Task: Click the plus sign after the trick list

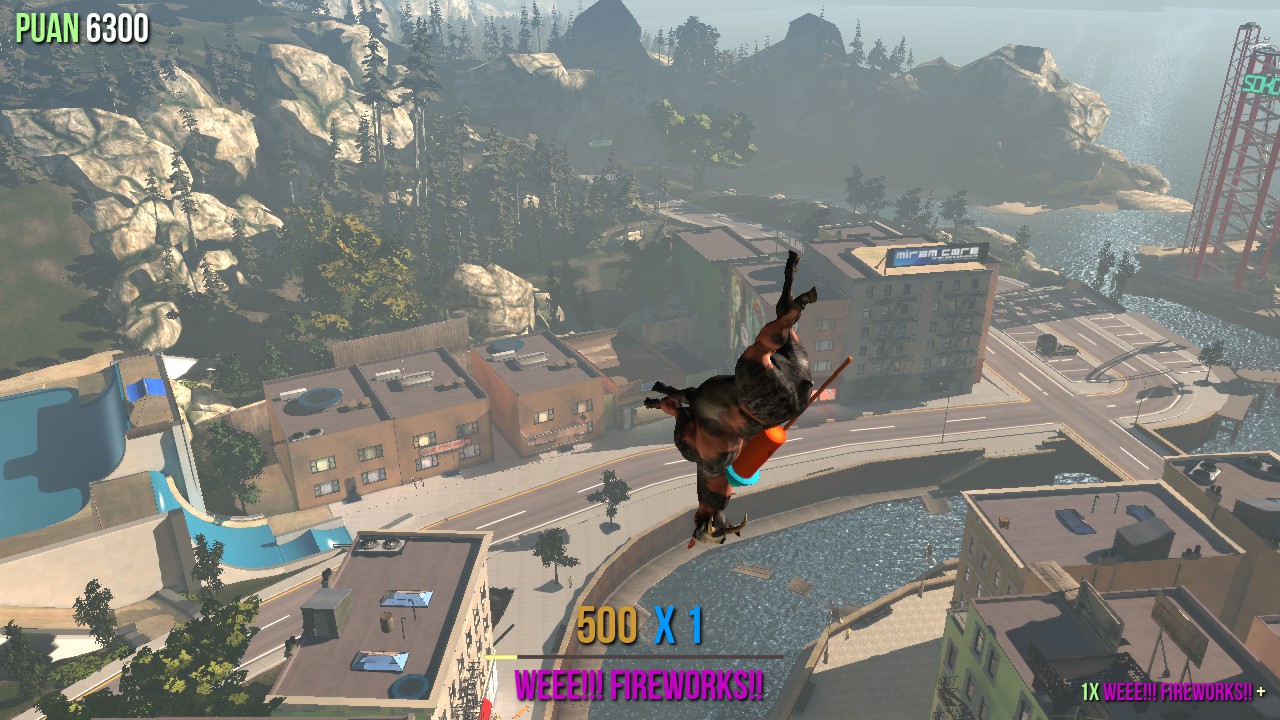Action: coord(1261,691)
